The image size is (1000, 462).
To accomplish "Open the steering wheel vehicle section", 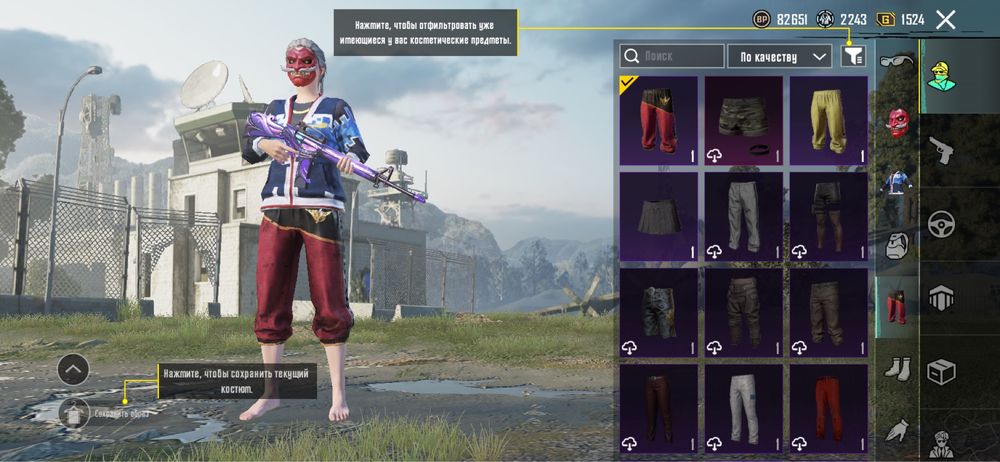I will click(x=942, y=223).
